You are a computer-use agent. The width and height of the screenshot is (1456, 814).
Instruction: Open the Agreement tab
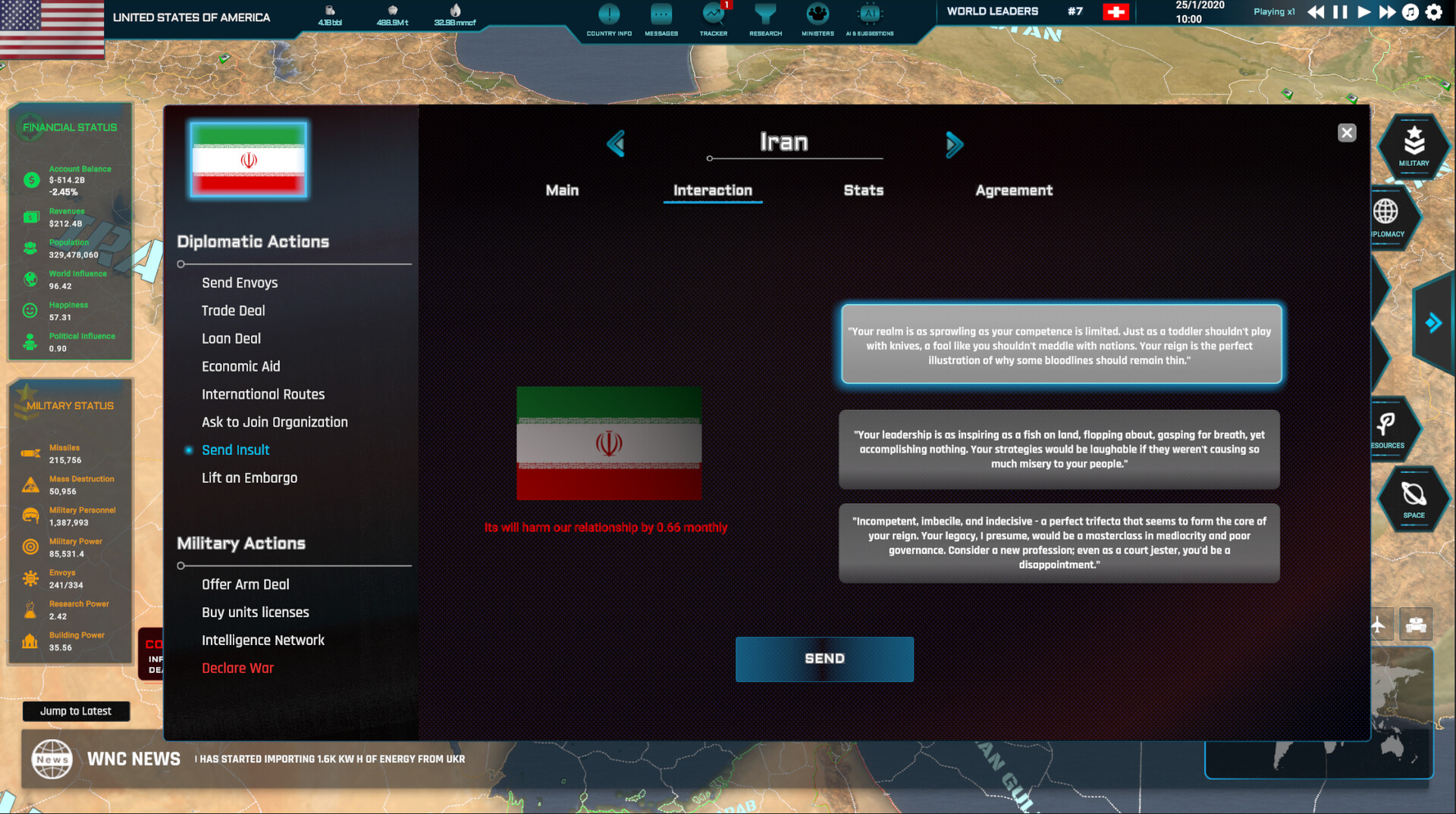point(1014,191)
